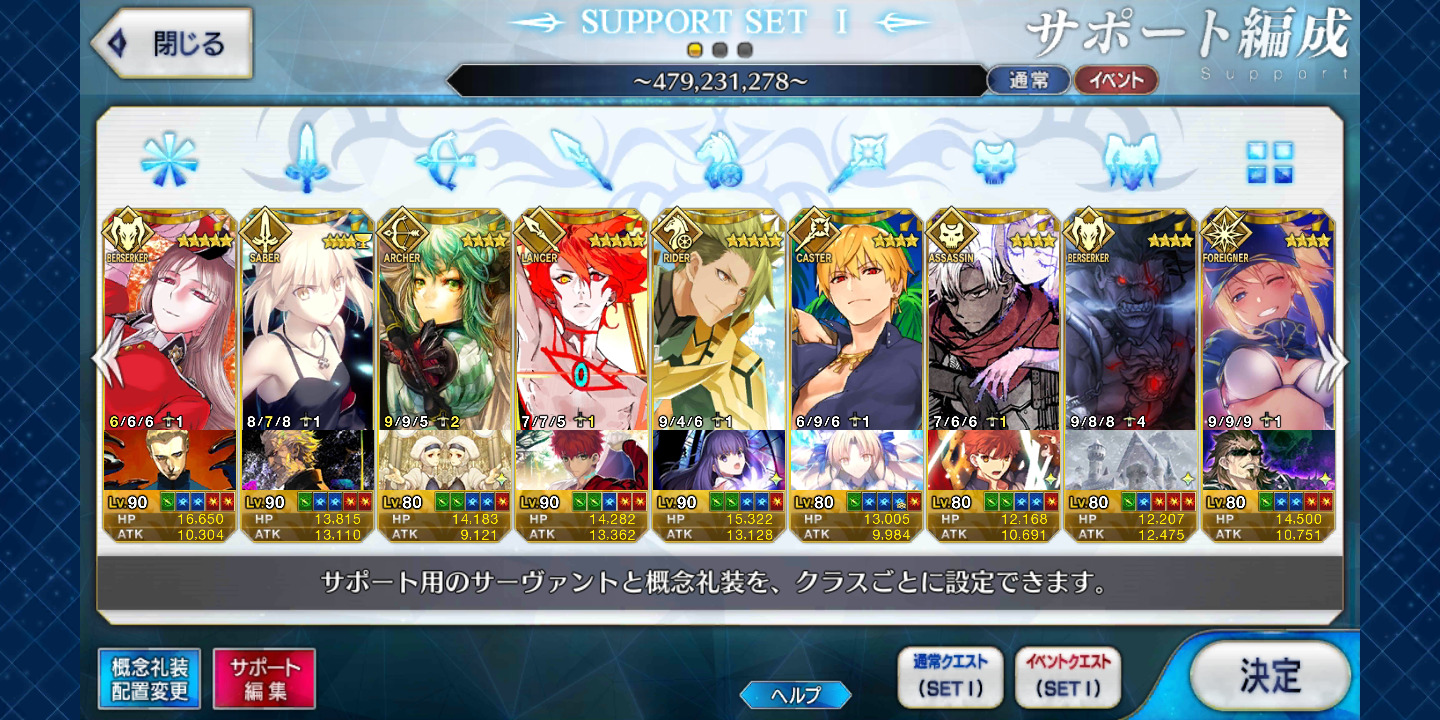The image size is (1440, 720).
Task: Open the サポート編集 support edit button
Action: [264, 679]
